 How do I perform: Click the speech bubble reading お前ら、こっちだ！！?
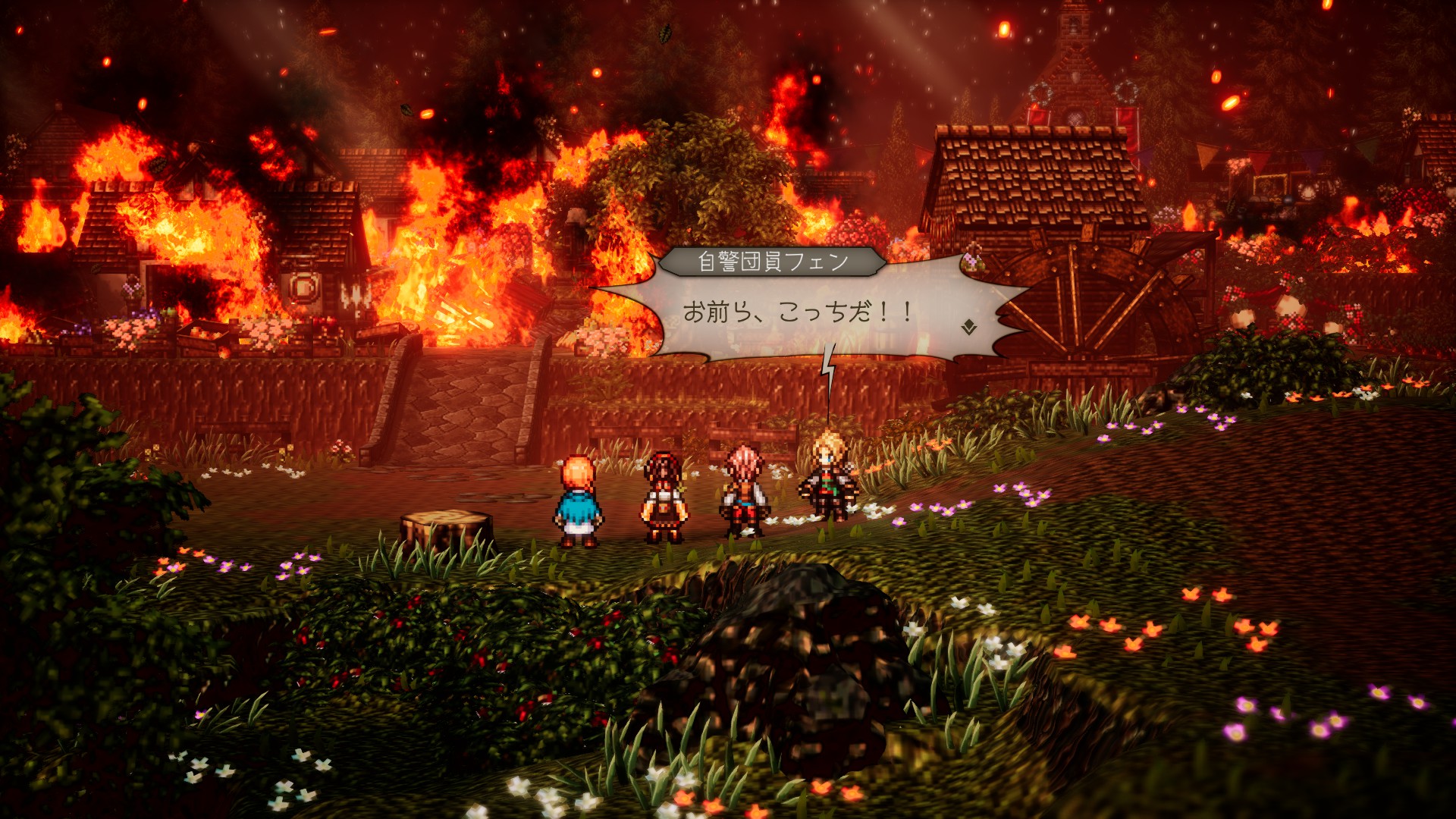799,312
